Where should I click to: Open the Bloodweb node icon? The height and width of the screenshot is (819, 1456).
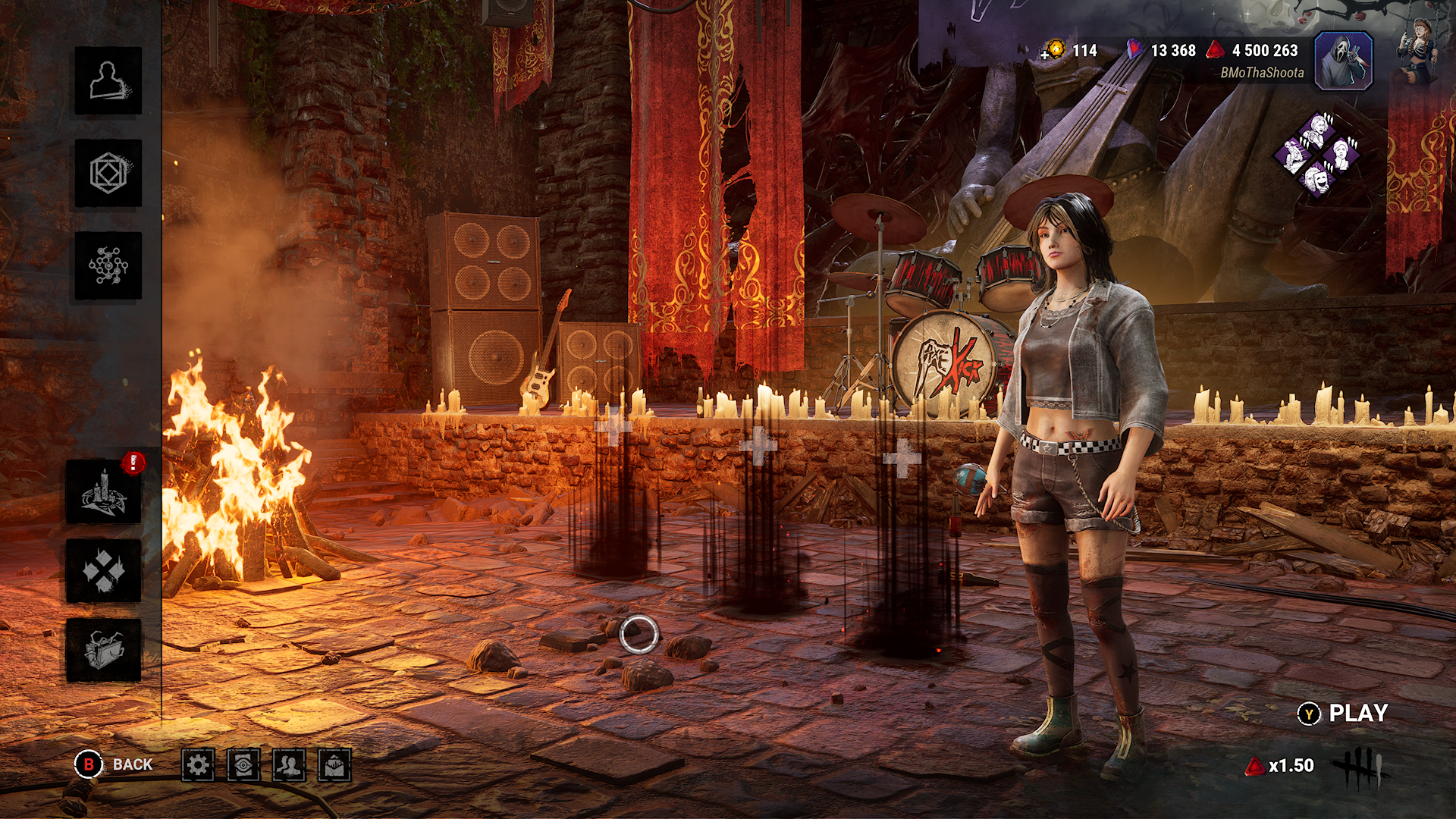(108, 266)
